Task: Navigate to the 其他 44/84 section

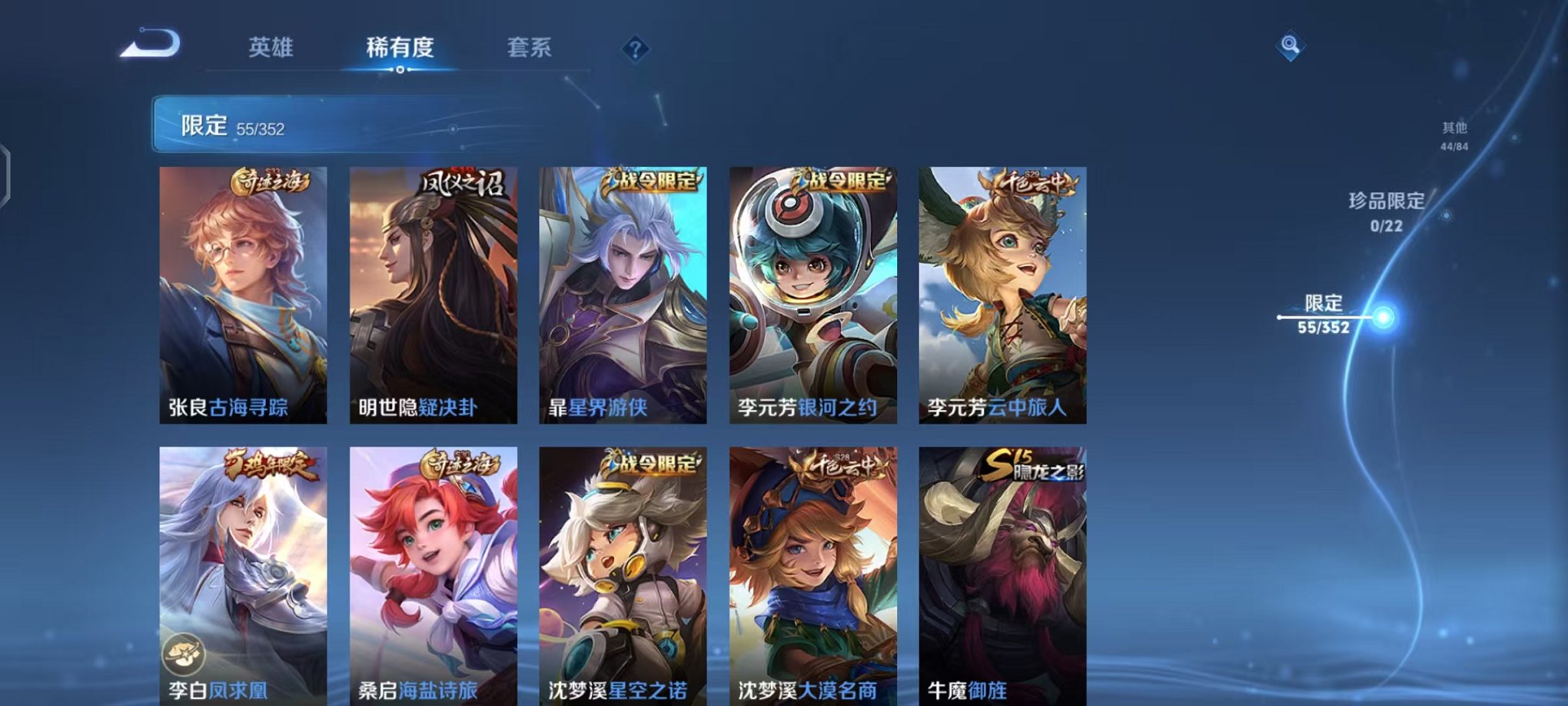Action: (x=1454, y=137)
